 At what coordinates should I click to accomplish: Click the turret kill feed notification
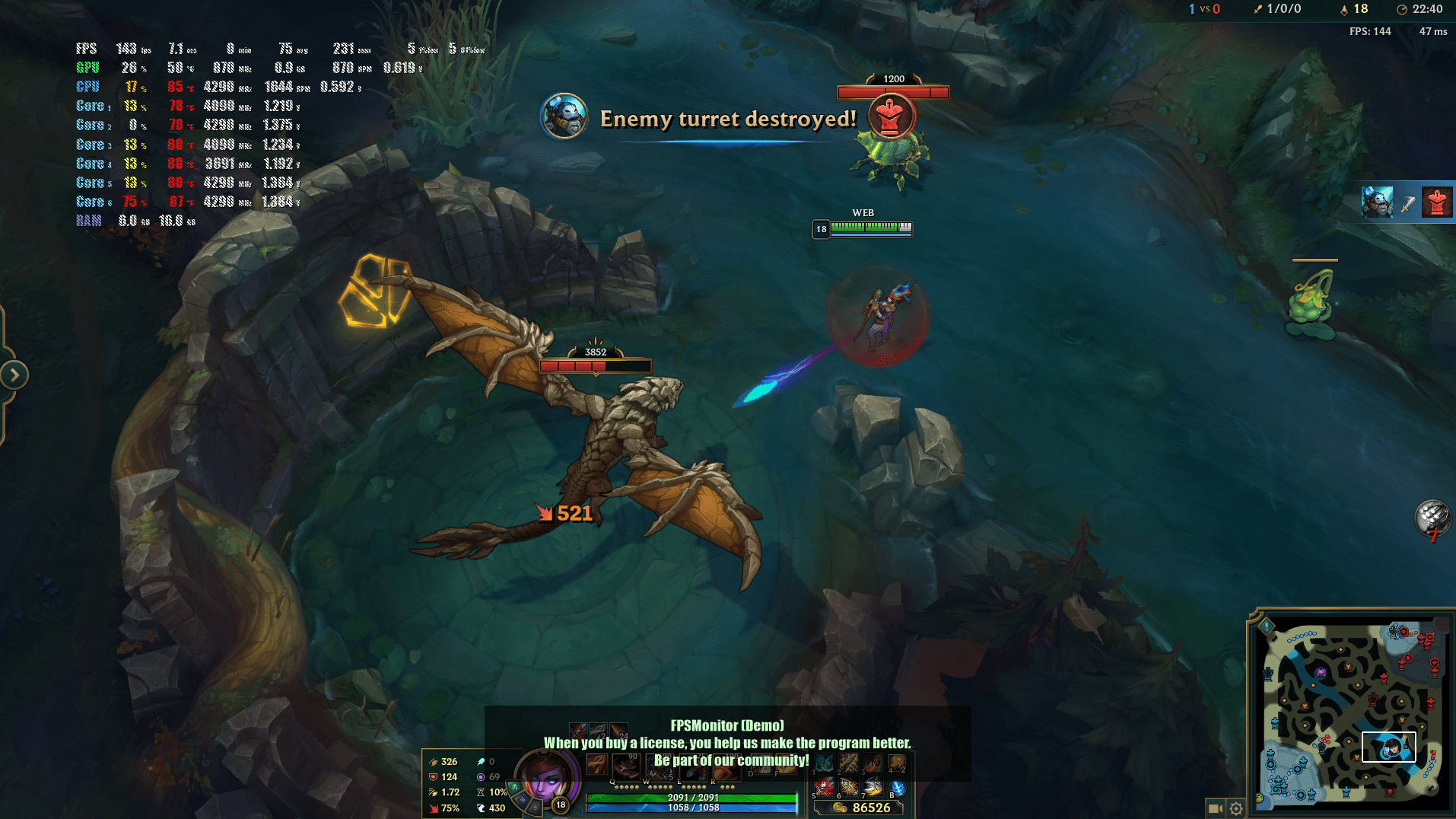pos(1407,202)
